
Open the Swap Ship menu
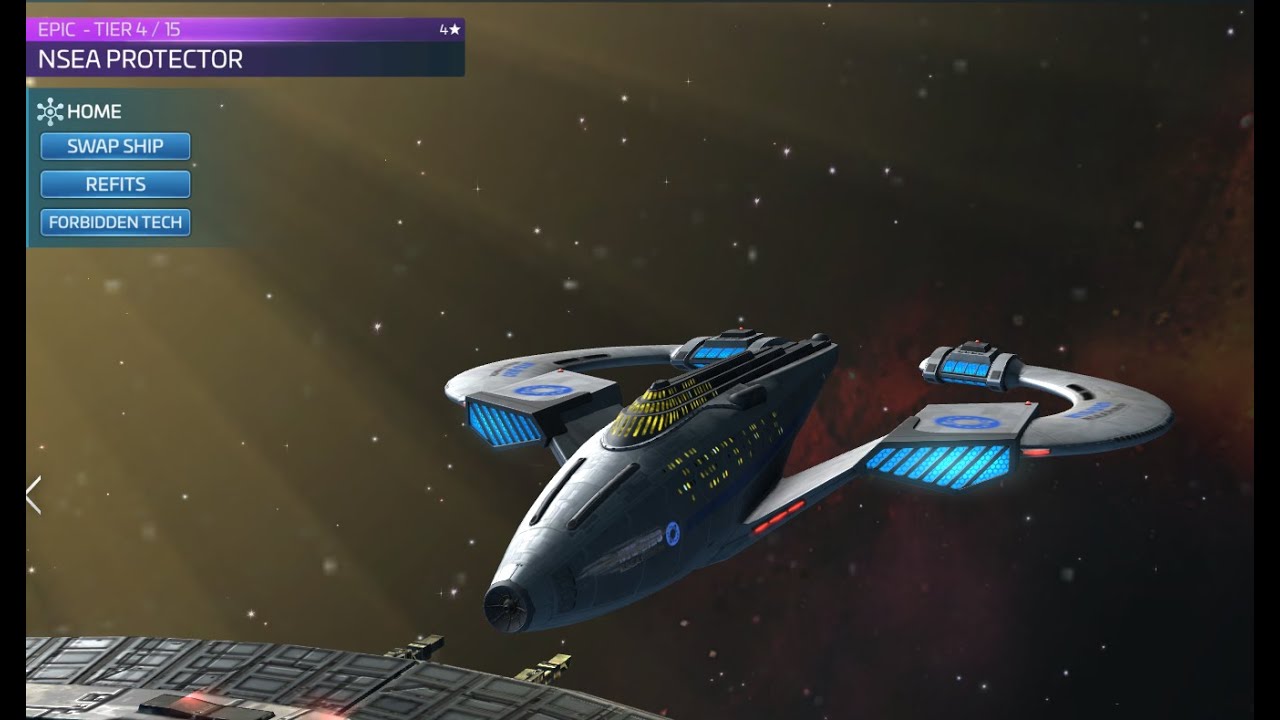(x=115, y=146)
